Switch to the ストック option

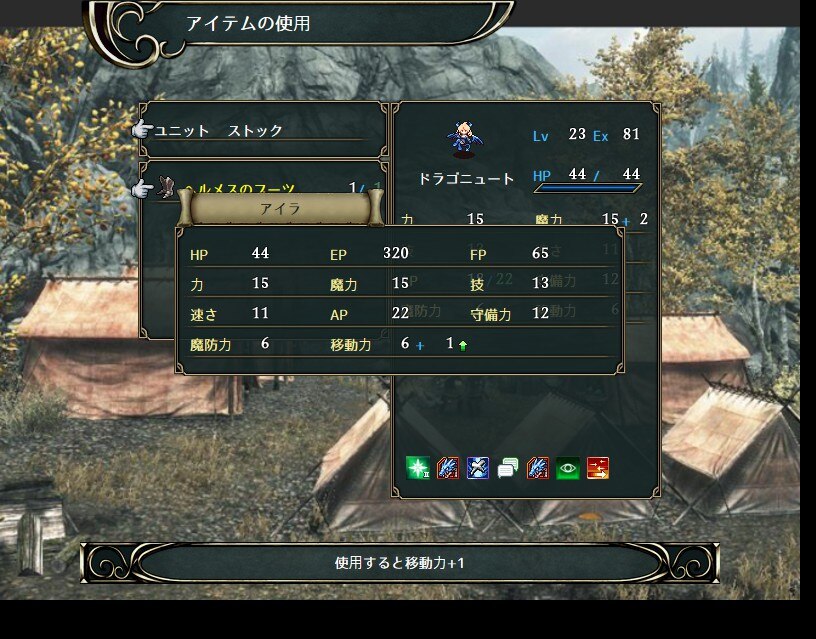255,131
